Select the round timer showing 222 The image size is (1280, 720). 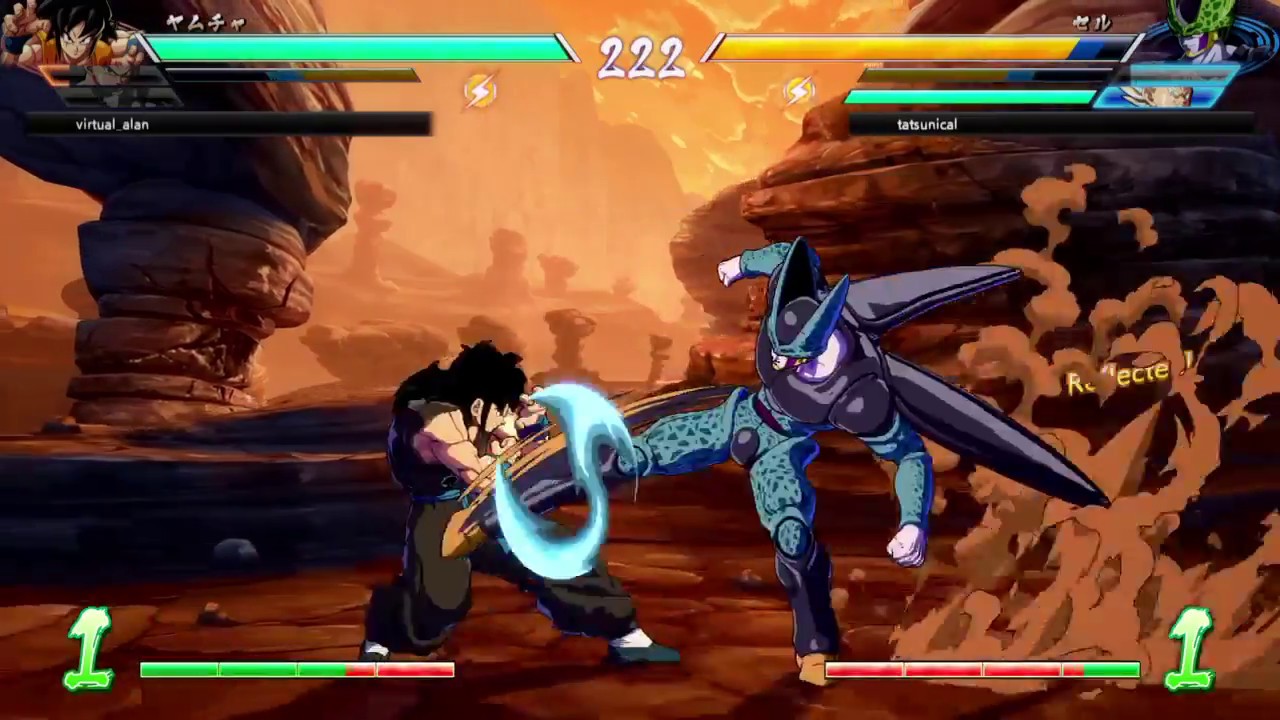click(x=640, y=58)
